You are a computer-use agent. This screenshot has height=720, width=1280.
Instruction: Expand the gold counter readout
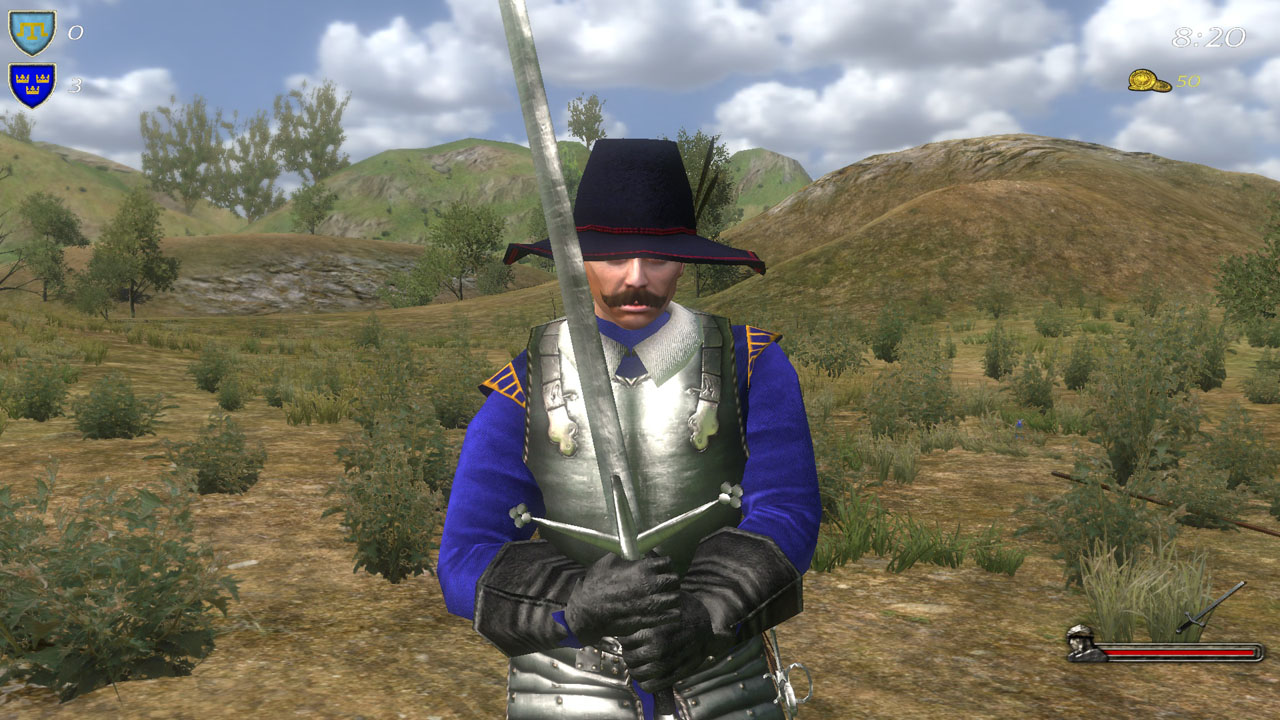1165,82
